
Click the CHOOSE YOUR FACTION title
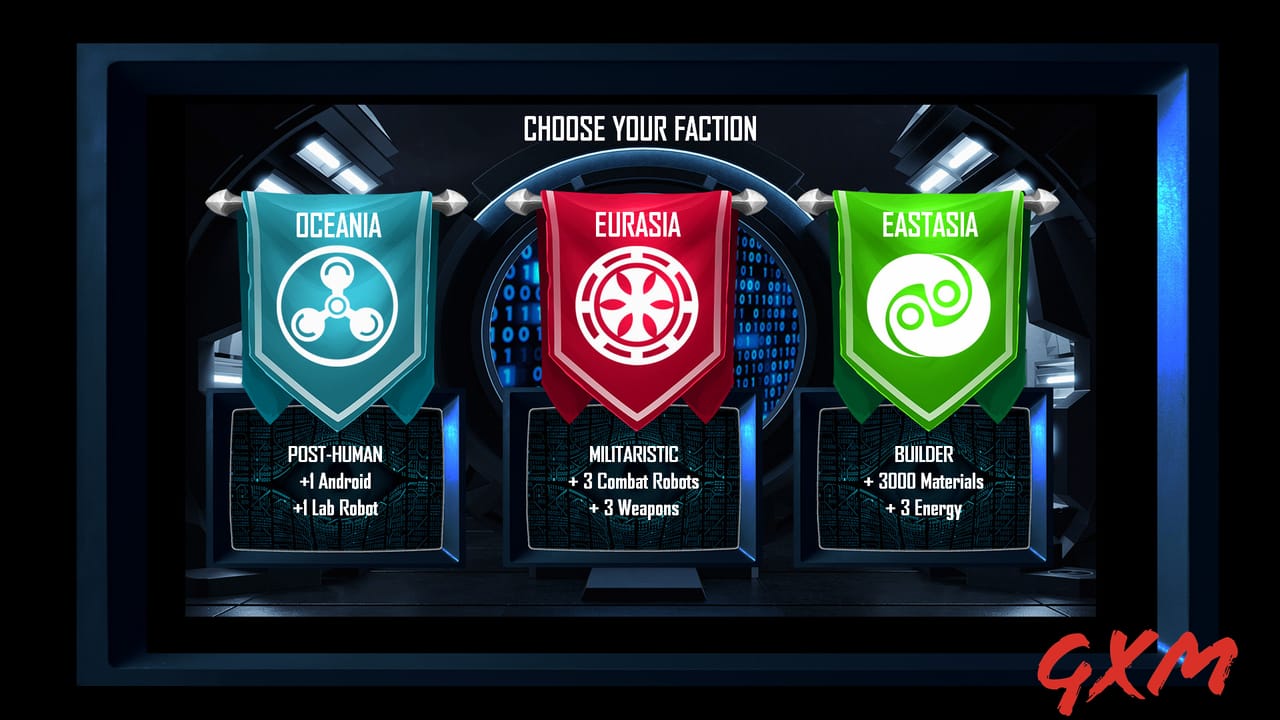[640, 127]
